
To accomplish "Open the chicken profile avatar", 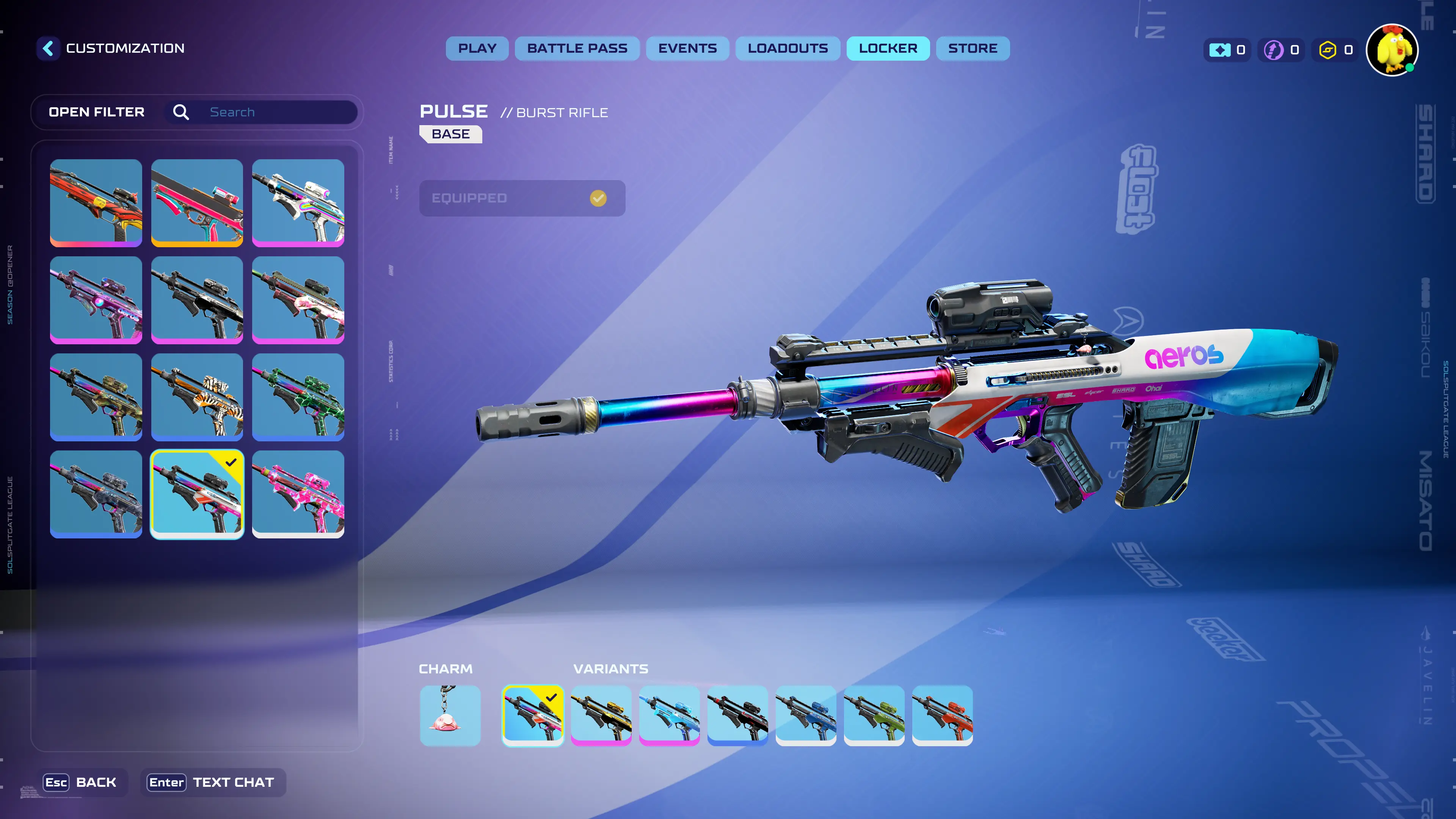I will (x=1392, y=50).
